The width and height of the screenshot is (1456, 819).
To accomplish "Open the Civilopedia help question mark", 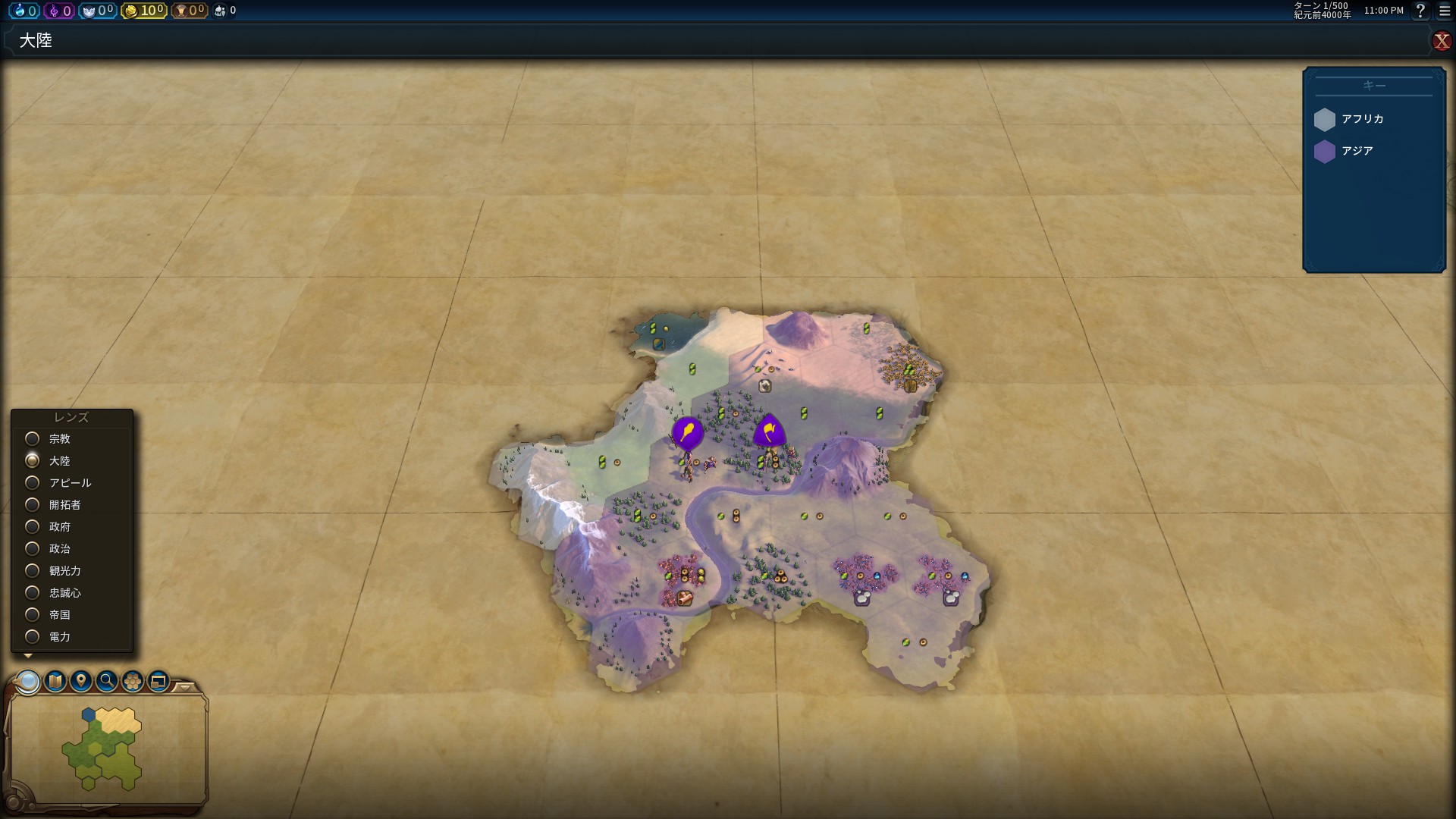I will tap(1420, 11).
